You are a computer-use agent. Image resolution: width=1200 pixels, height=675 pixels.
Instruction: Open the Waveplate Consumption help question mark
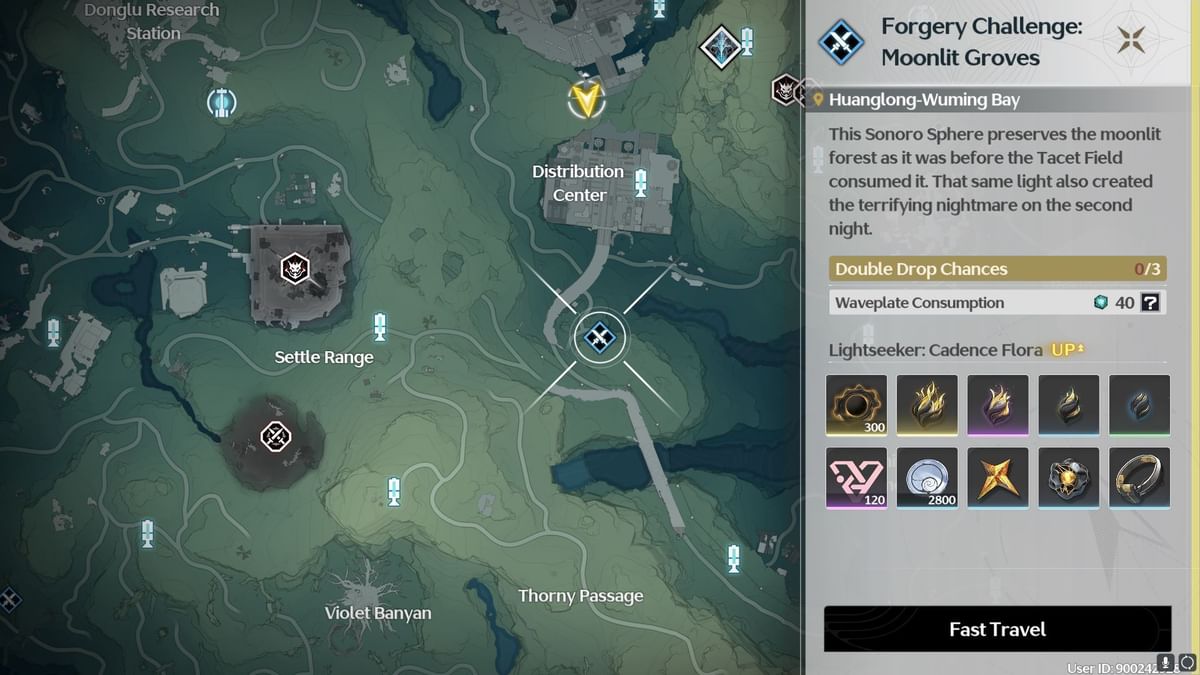[1150, 302]
